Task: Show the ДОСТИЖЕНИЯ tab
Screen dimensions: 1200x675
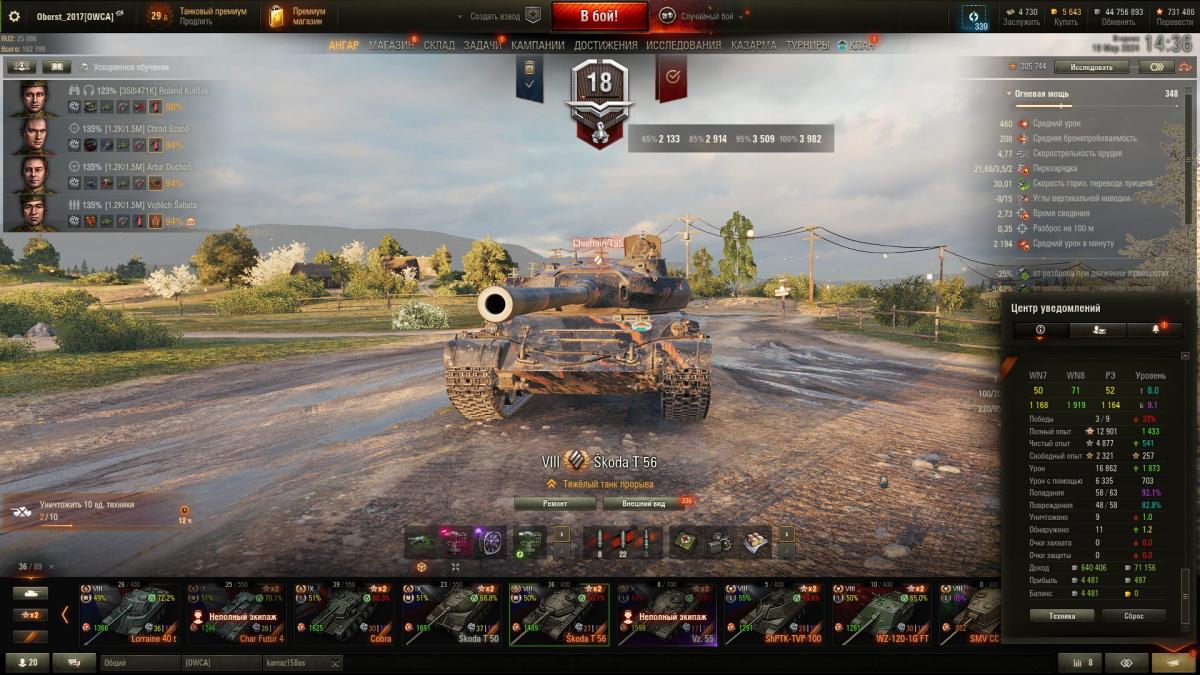Action: [606, 45]
